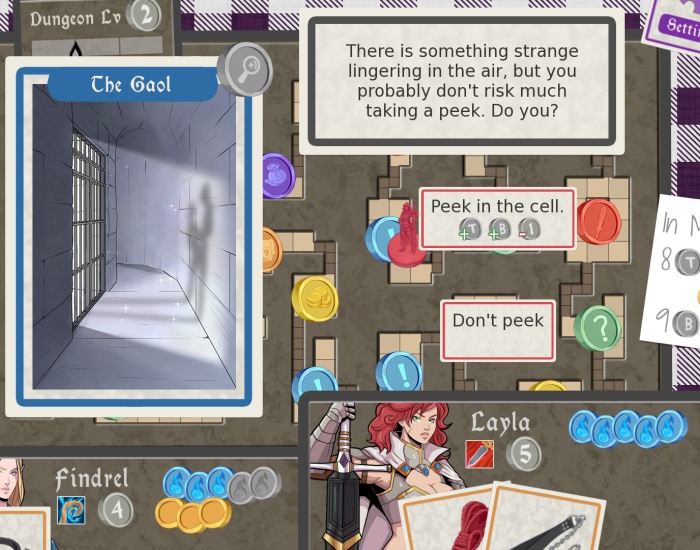Click Findrel's blue swirl class icon
Image resolution: width=700 pixels, height=550 pixels.
(71, 510)
